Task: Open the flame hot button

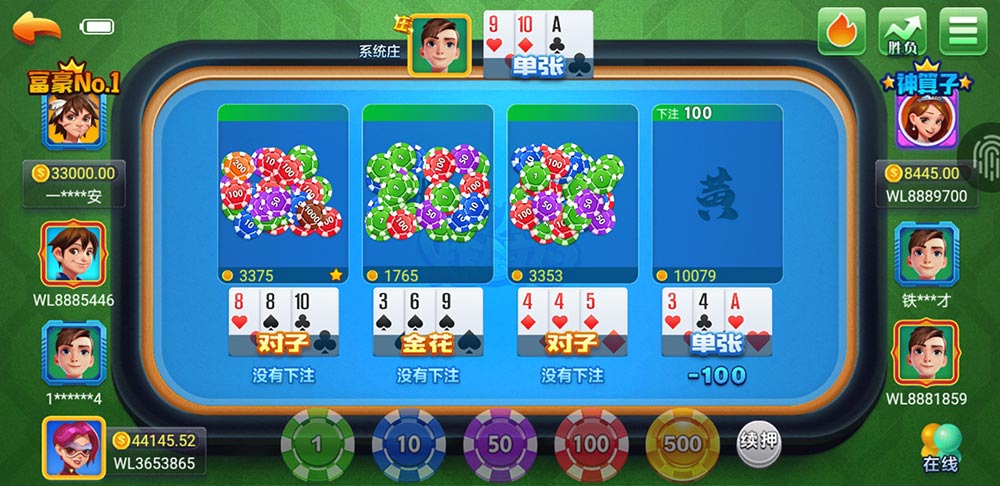Action: pyautogui.click(x=841, y=31)
